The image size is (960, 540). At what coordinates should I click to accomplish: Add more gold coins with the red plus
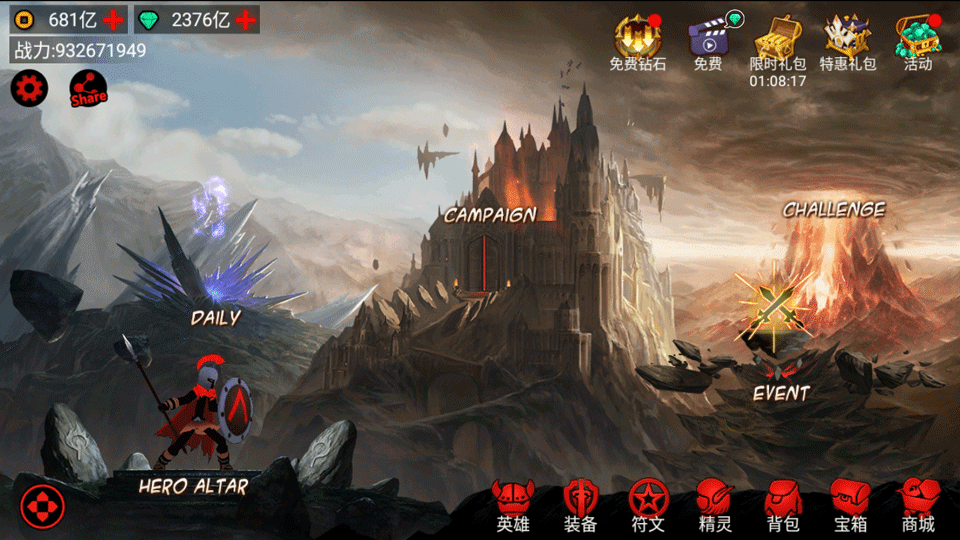[115, 19]
